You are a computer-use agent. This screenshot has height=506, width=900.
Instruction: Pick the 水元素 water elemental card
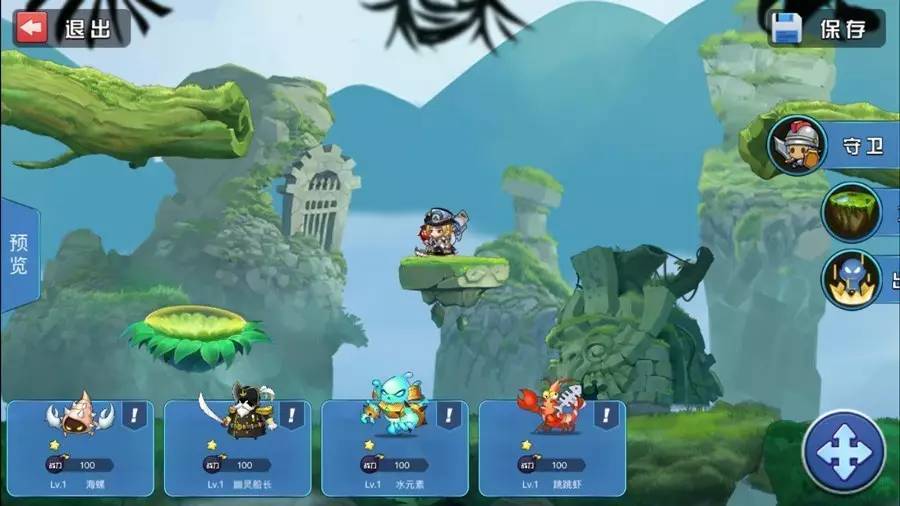(x=394, y=447)
